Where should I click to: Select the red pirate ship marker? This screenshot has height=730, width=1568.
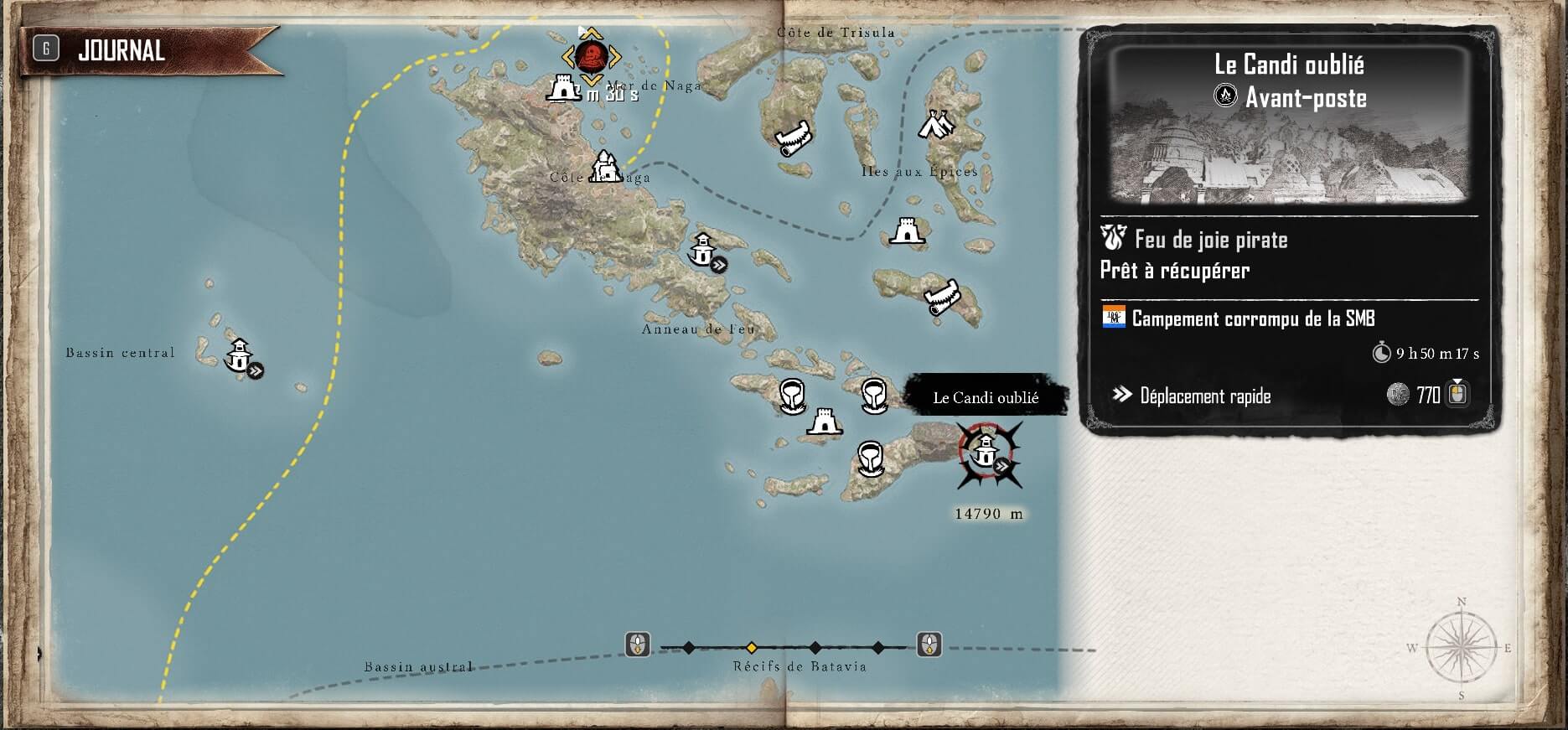[592, 57]
